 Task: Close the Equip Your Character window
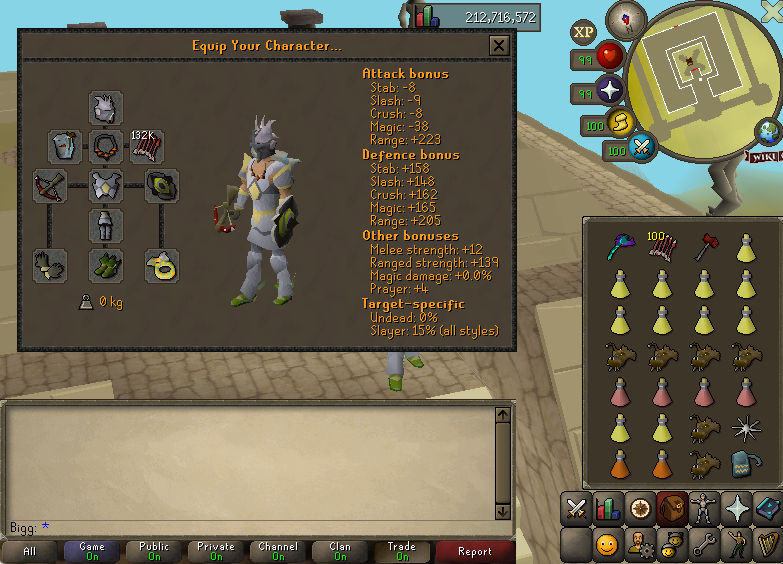499,45
